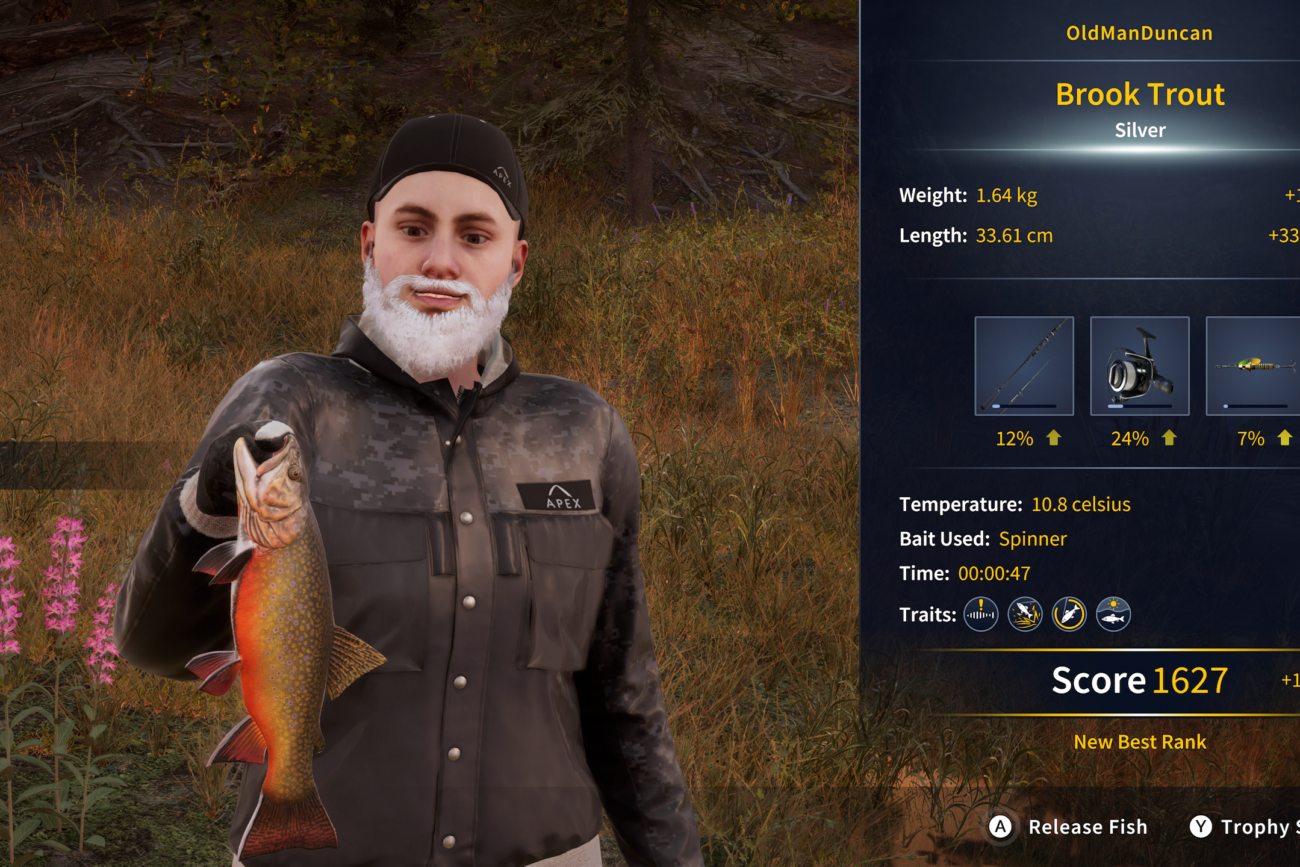Inspect the fish-in-weeds trait icon
The image size is (1300, 867).
tap(1025, 614)
